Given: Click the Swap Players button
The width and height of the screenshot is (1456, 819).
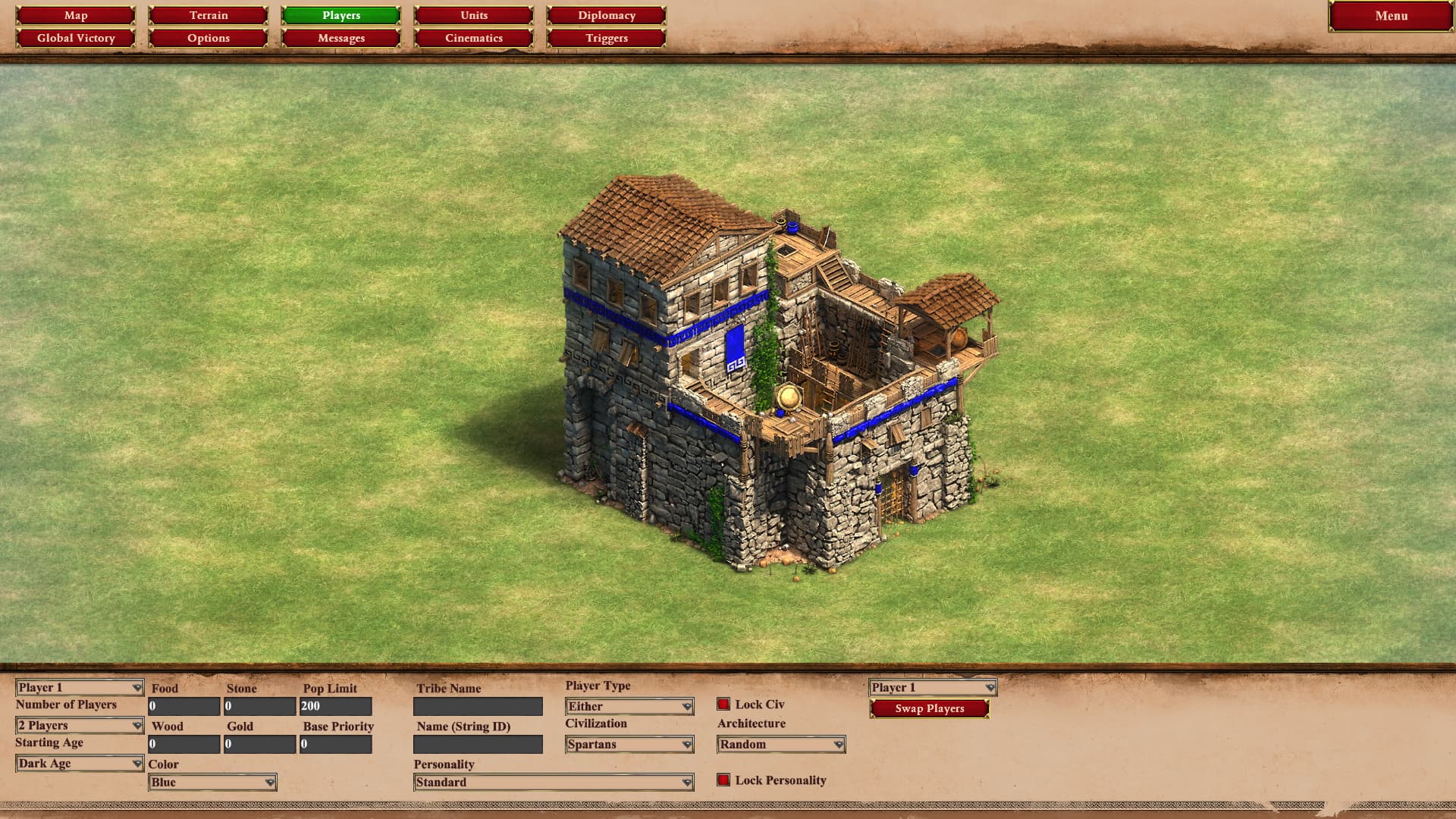Looking at the screenshot, I should point(930,708).
